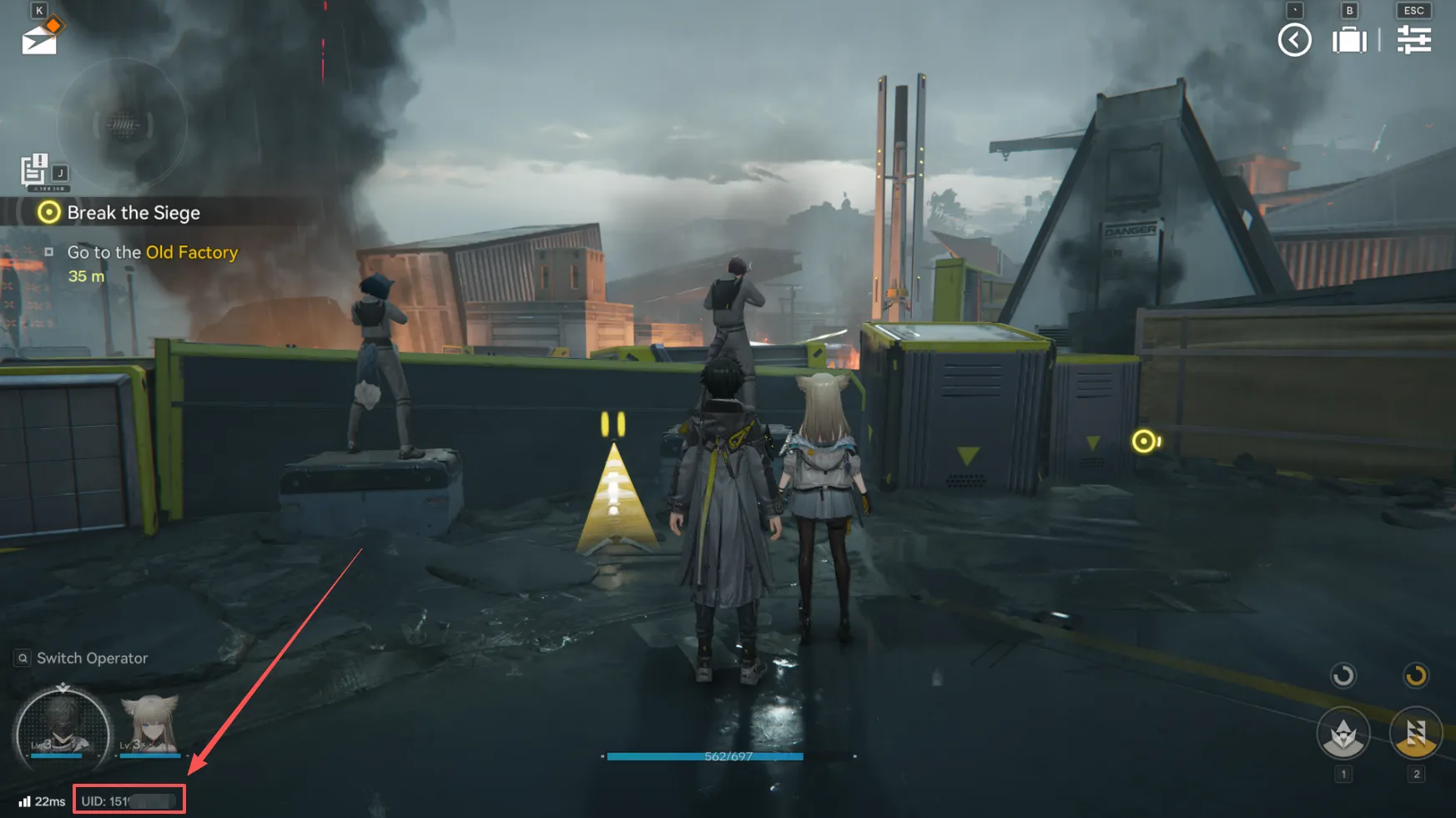Select the masked operator portrait
Screen dimensions: 1456x818
pos(63,732)
